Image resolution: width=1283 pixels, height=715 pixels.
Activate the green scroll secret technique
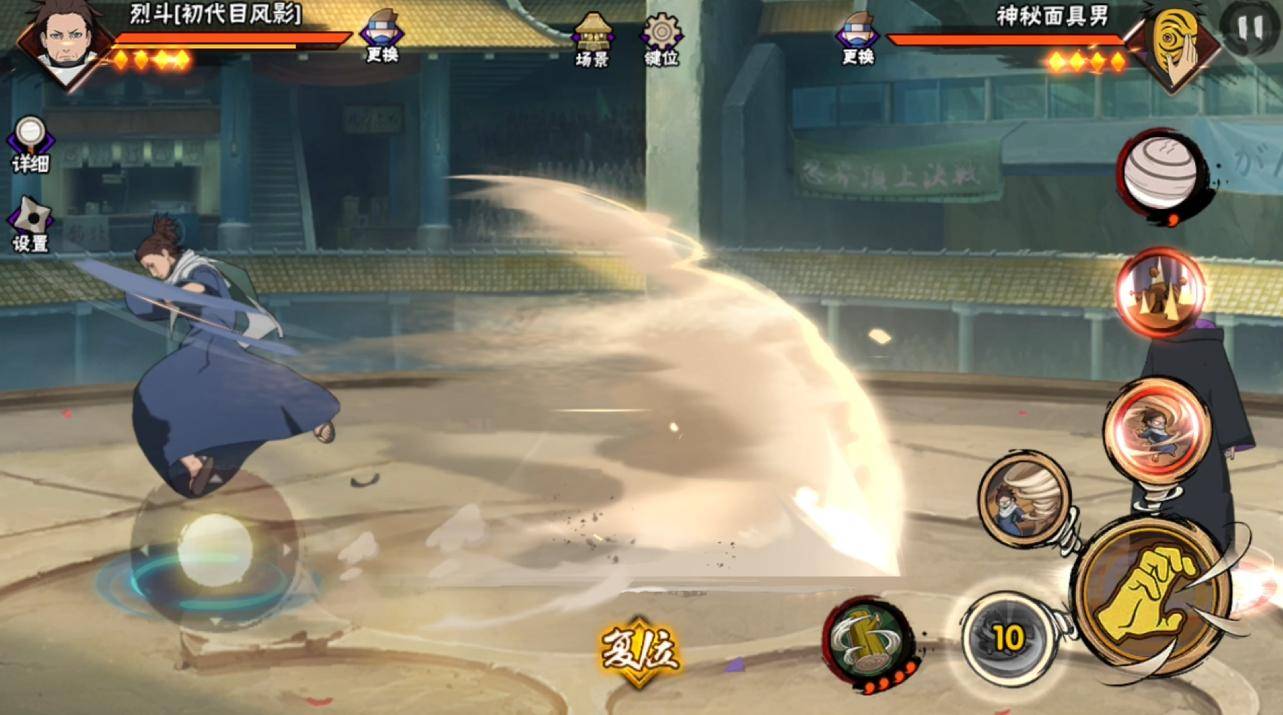pyautogui.click(x=867, y=640)
